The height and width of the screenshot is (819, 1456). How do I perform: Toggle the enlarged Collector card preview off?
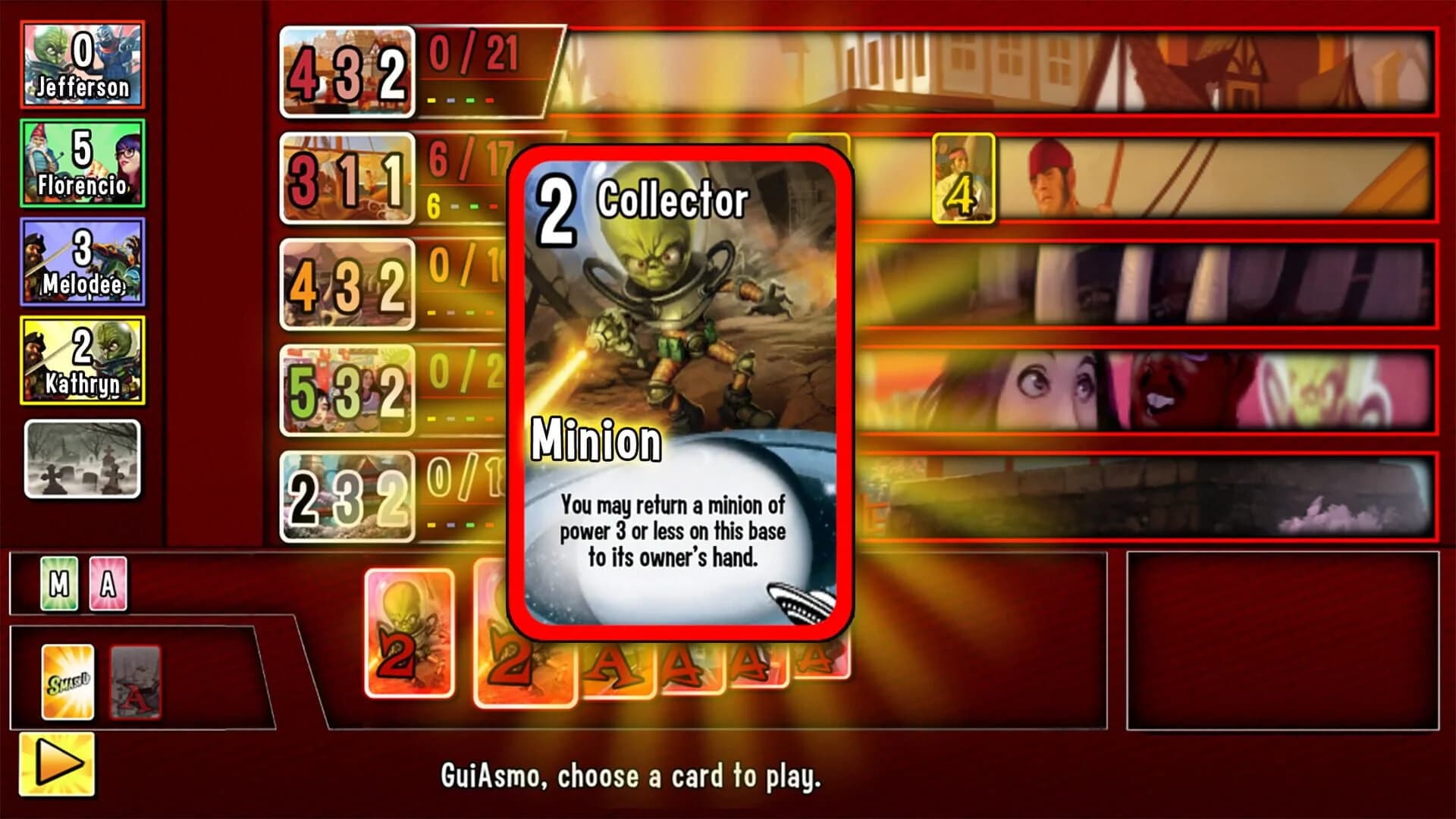tap(682, 391)
